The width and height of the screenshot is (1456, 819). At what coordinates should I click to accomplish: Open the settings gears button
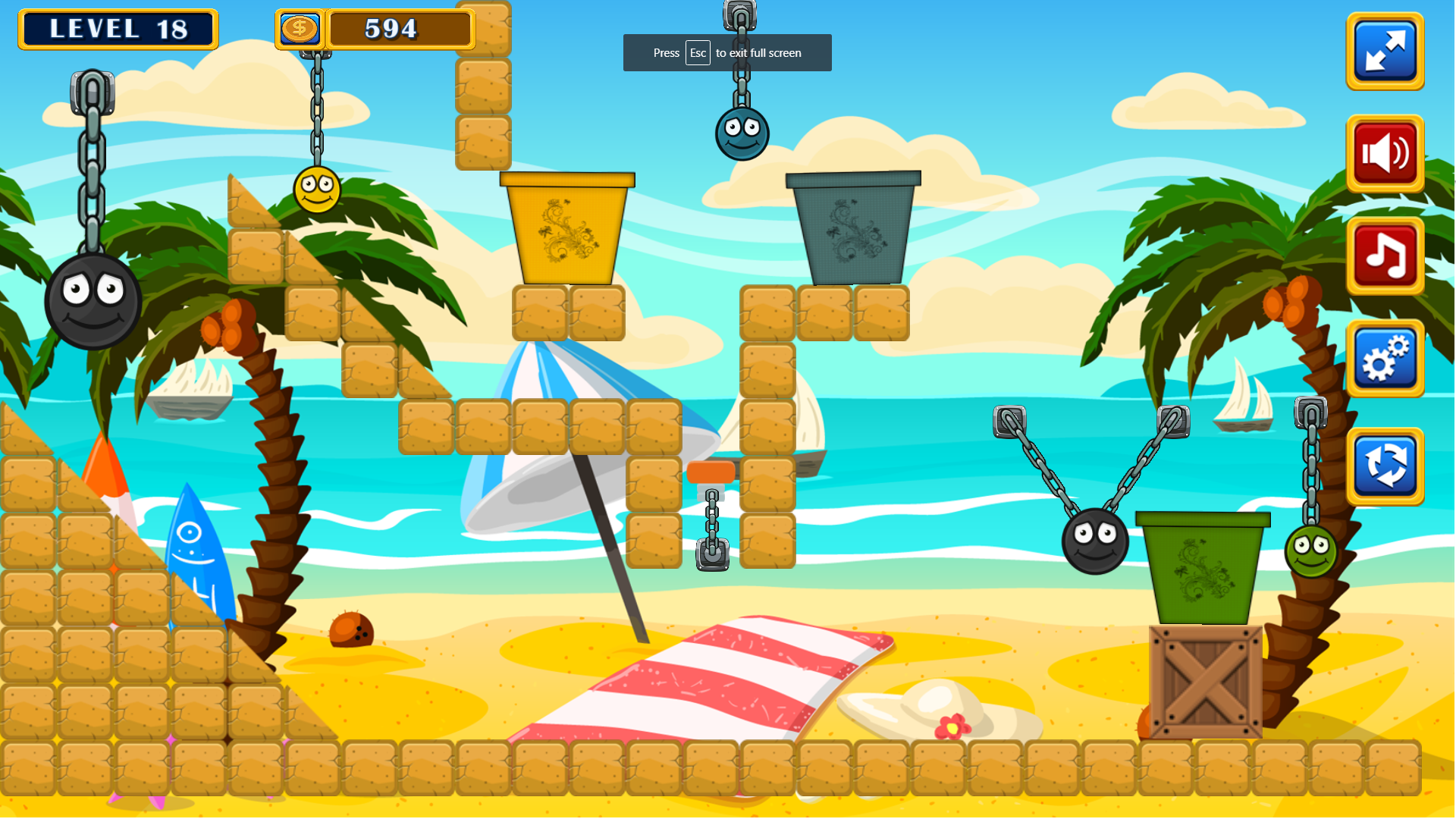click(x=1385, y=359)
